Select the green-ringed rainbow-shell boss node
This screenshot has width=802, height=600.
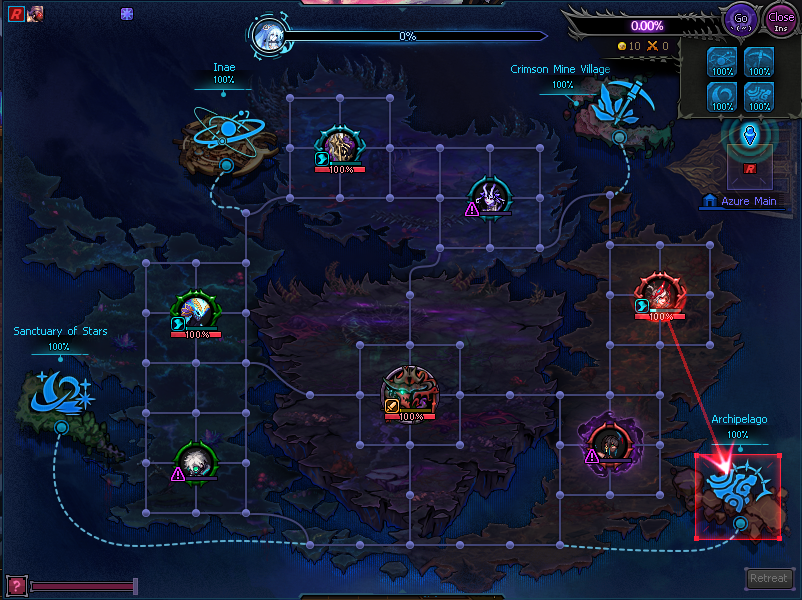pos(196,310)
